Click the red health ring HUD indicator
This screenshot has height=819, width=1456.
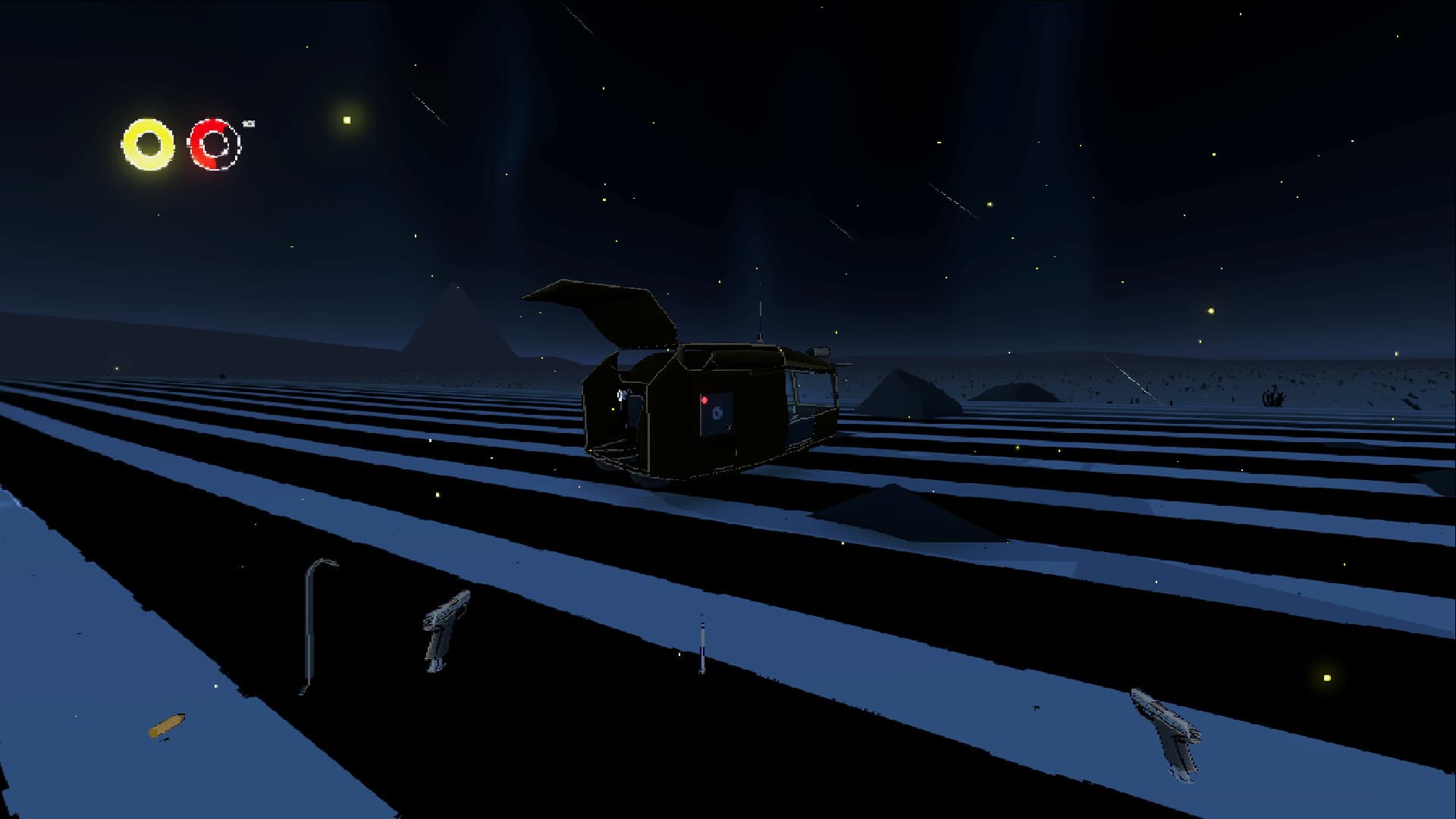click(215, 146)
